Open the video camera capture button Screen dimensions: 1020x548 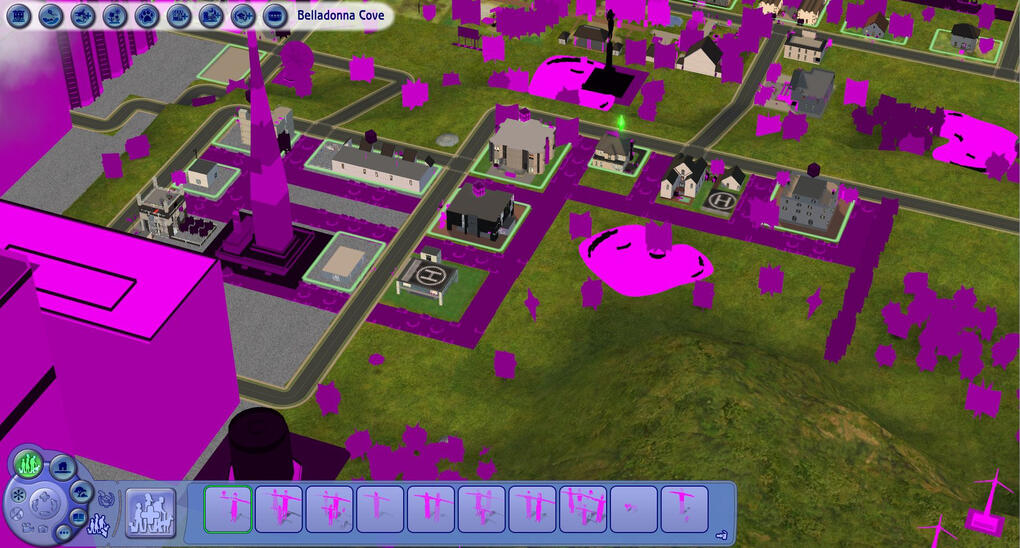tap(27, 527)
